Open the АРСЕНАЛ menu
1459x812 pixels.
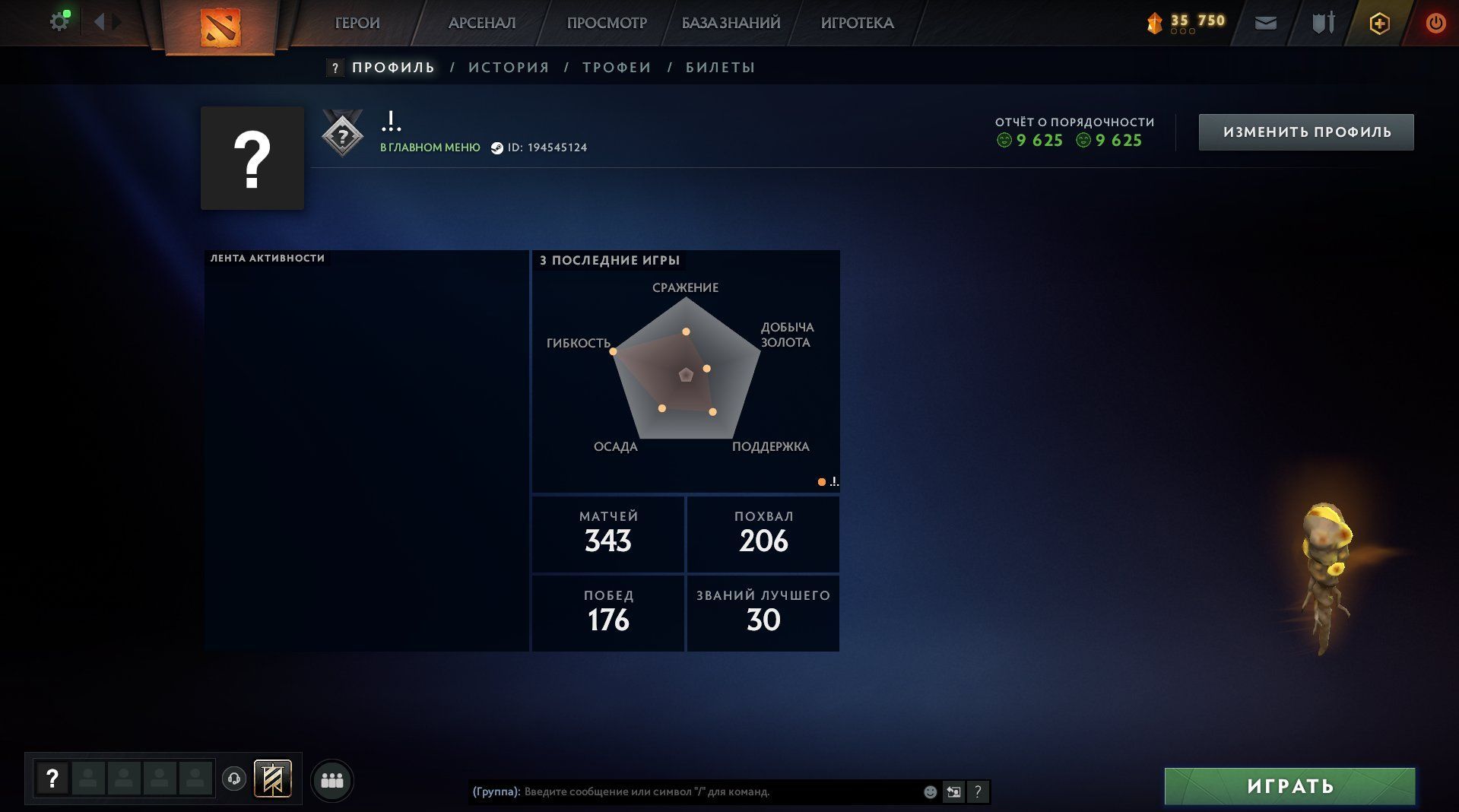481,23
